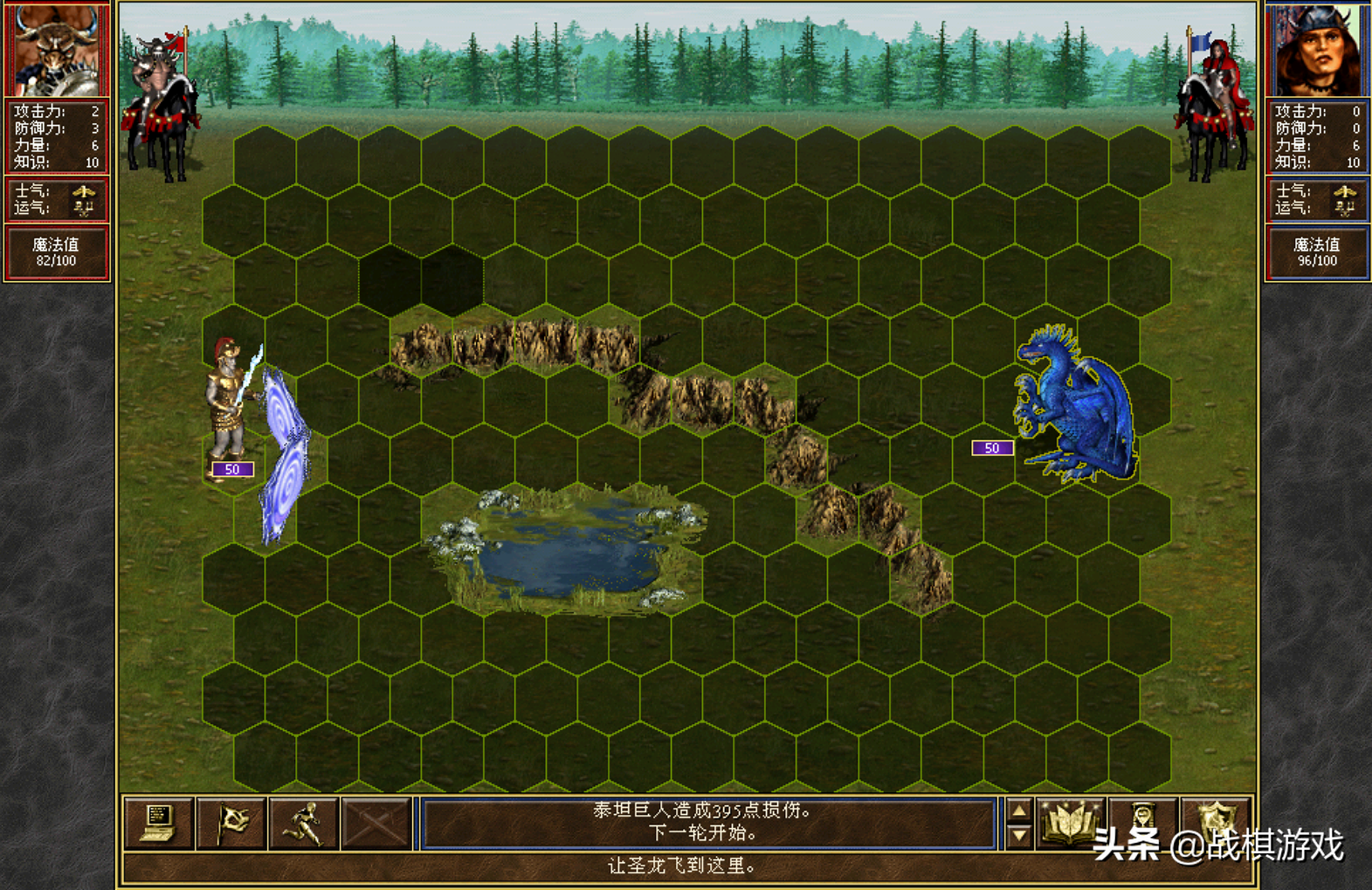Open the system options computer button
The height and width of the screenshot is (890, 1372).
[x=157, y=823]
